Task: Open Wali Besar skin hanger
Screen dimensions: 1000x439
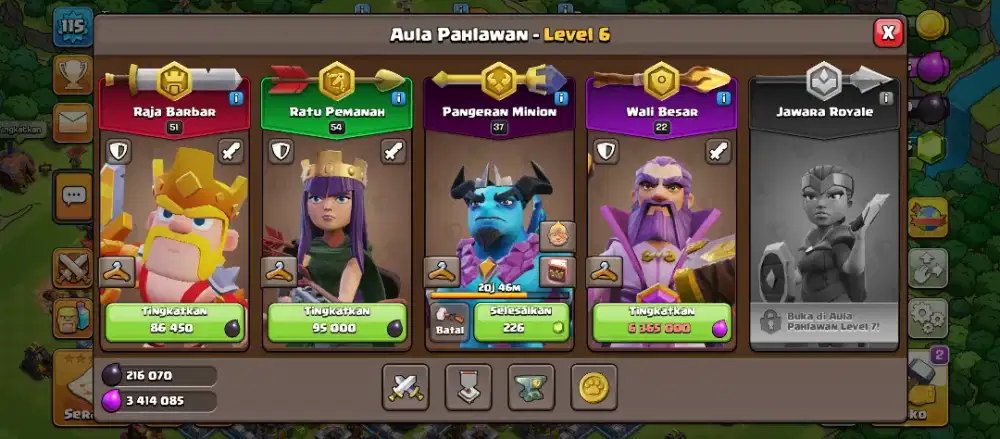Action: click(604, 271)
